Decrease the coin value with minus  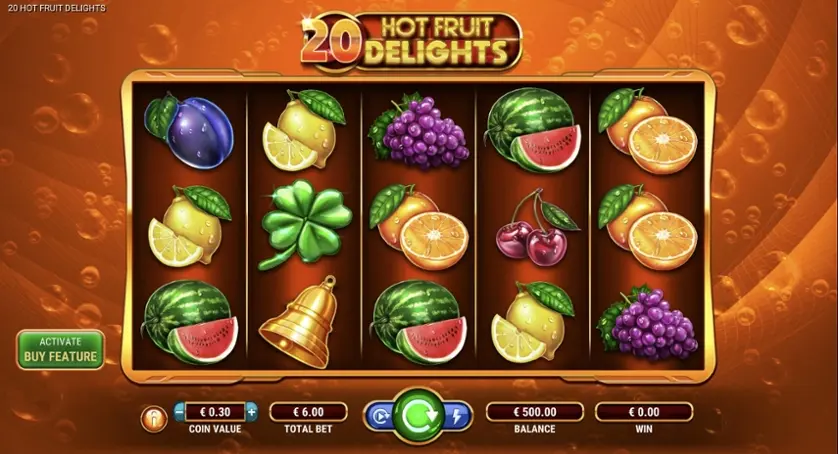[x=179, y=411]
